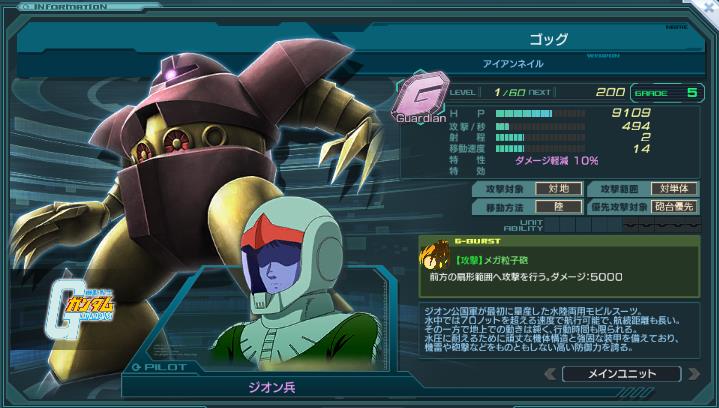Screen dimensions: 719x408
Task: Show the next unit with right arrow
Action: coord(695,374)
